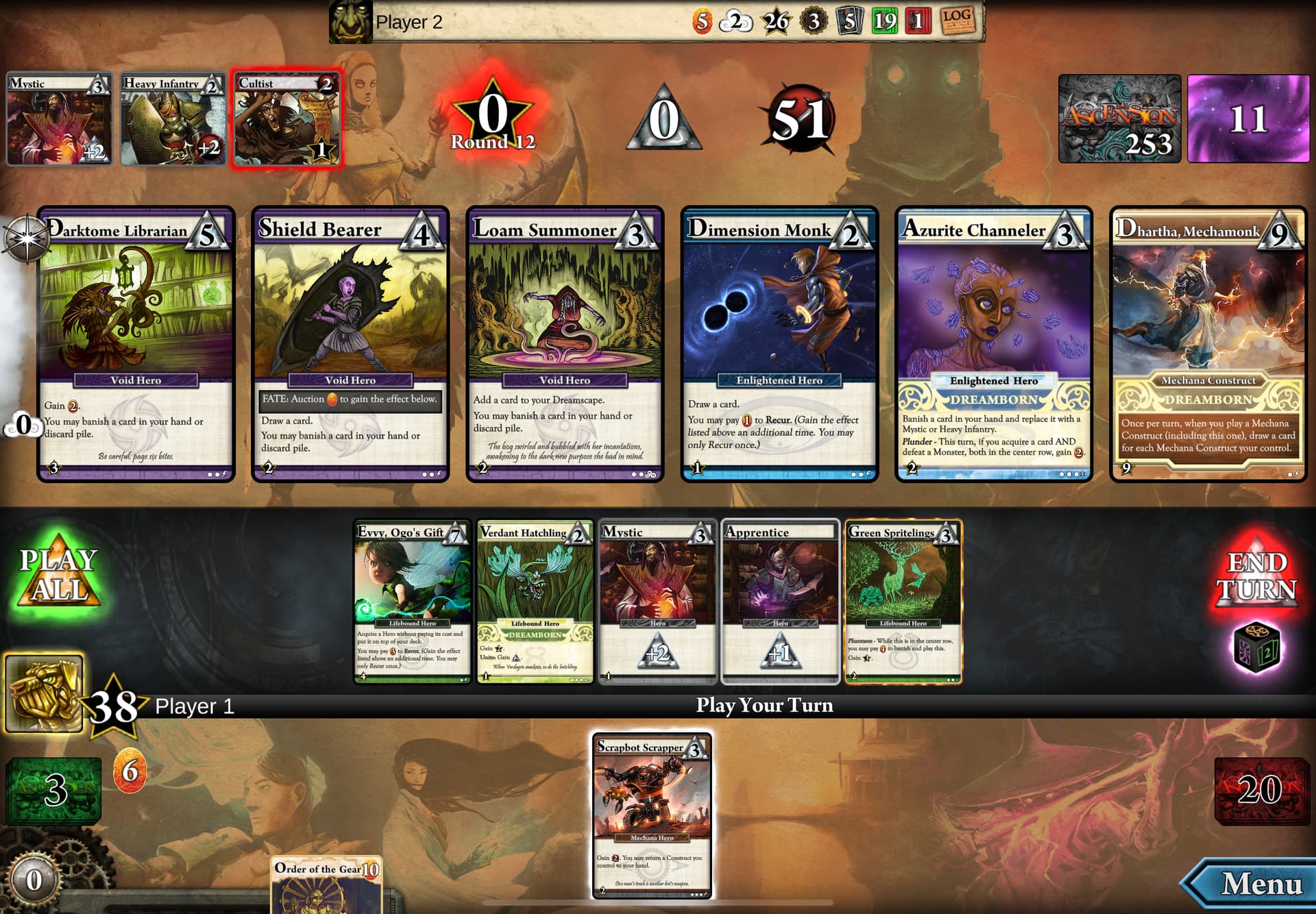Acquire Dhartha, Mechamonk construct card
The image size is (1316, 914).
[1208, 344]
